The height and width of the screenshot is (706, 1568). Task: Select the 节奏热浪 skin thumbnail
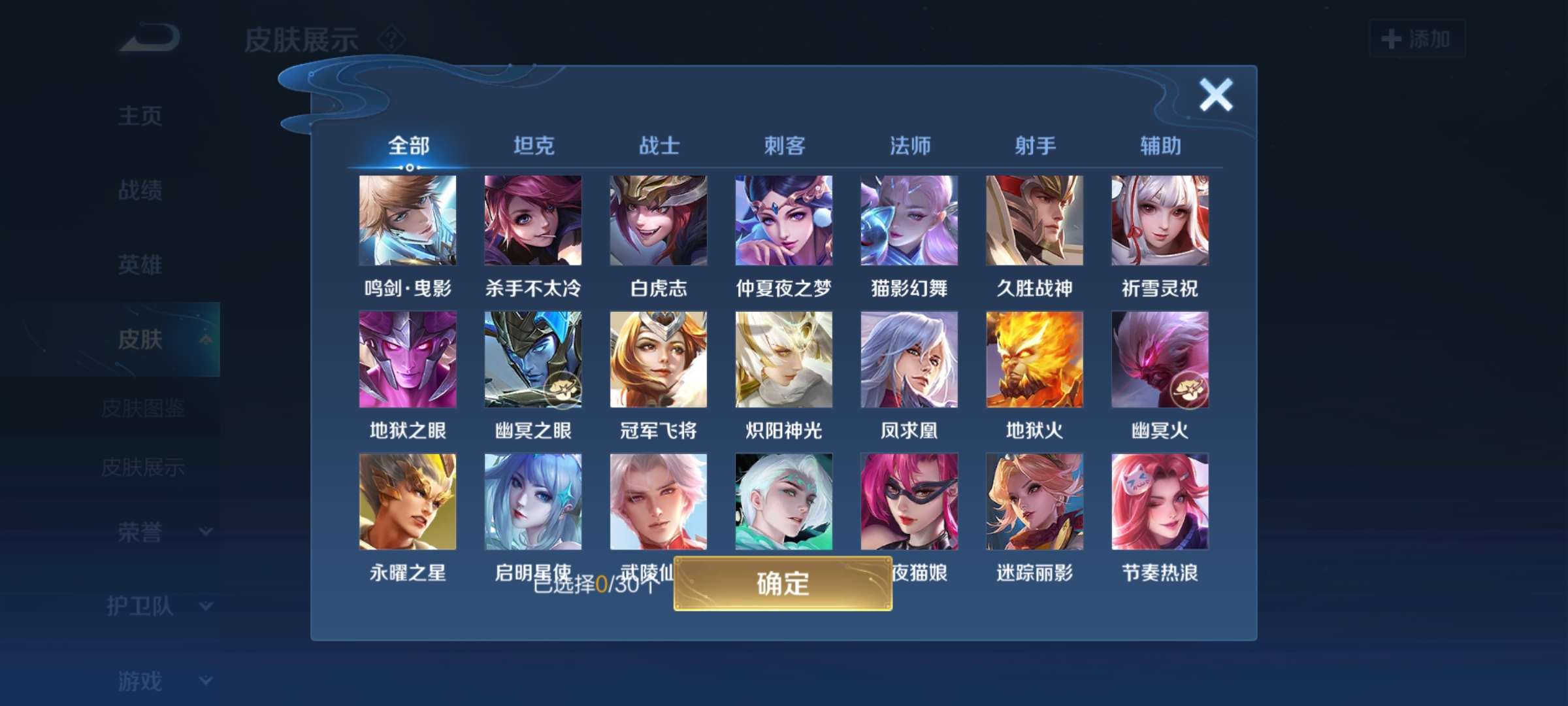1159,502
